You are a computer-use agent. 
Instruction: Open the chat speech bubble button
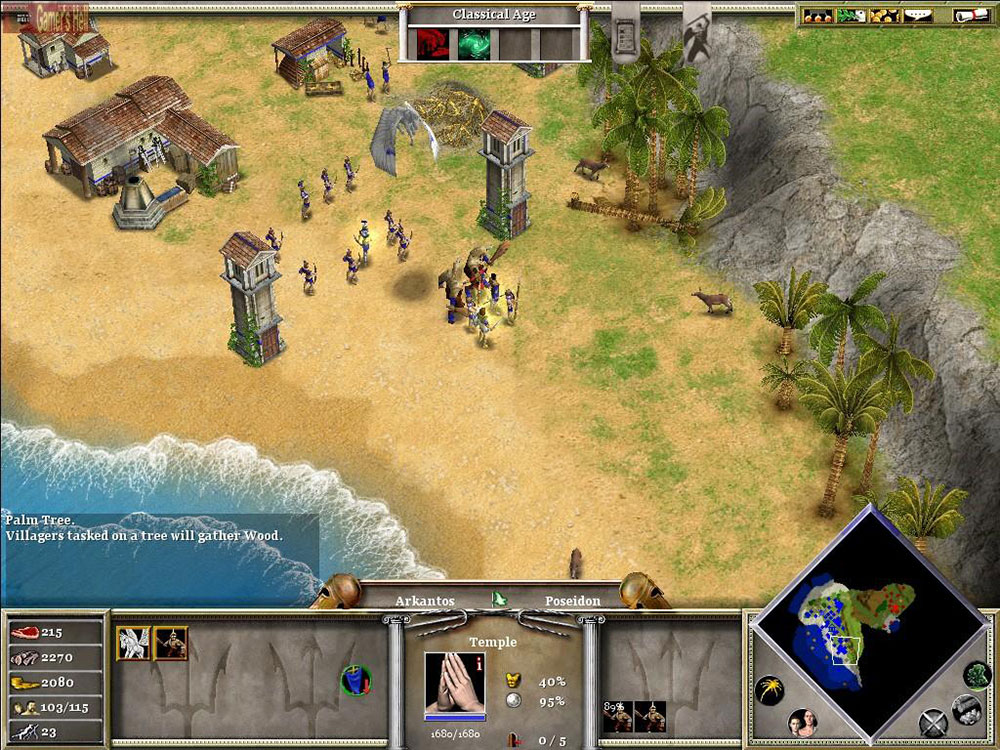[917, 15]
